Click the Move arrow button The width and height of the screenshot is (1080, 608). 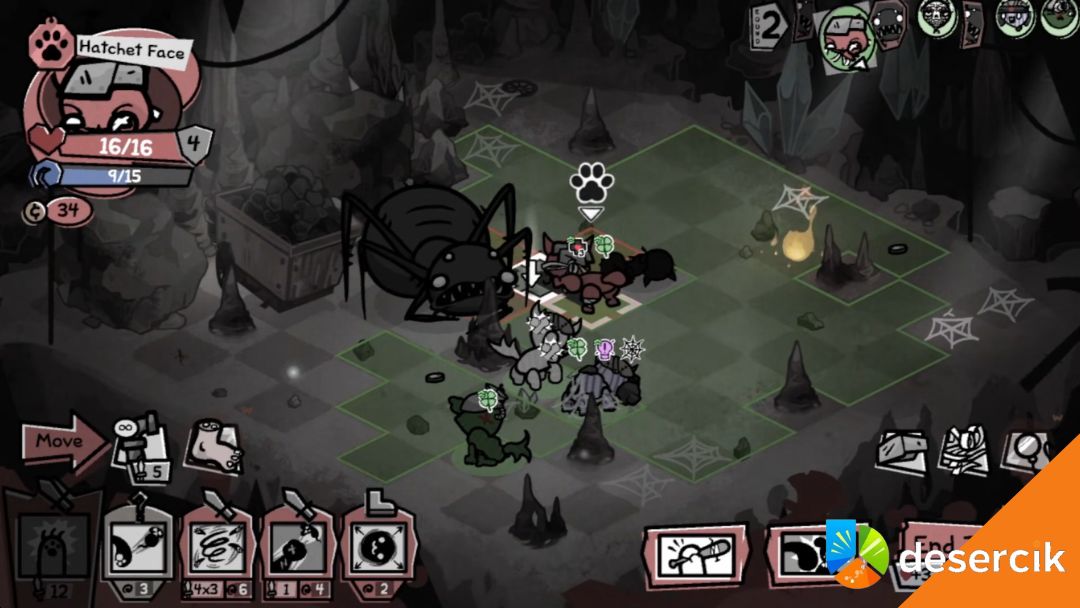coord(62,442)
